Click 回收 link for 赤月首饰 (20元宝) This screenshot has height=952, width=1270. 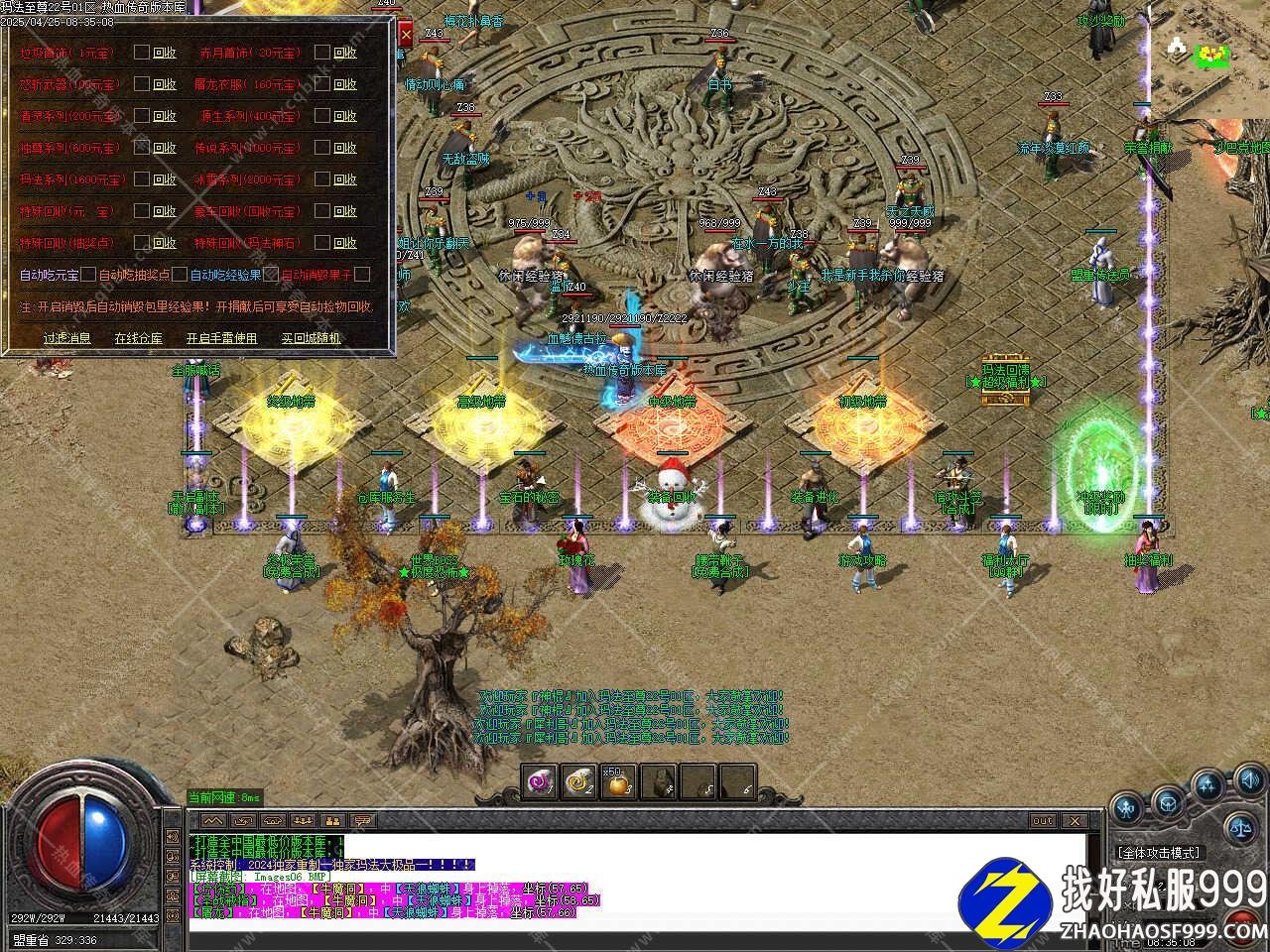coord(344,53)
